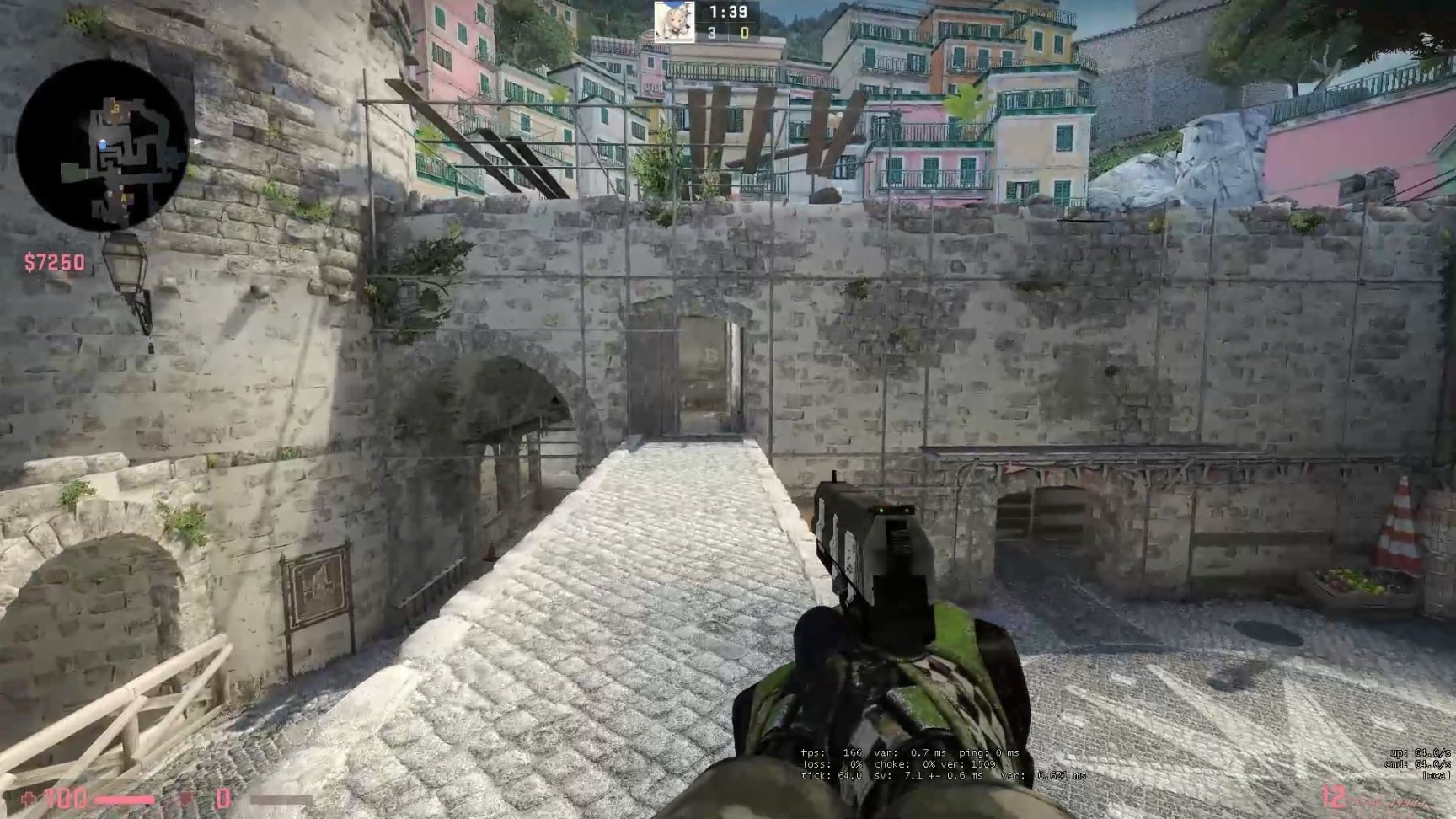This screenshot has width=1456, height=819.
Task: Click the player position dot on the radar
Action: tap(103, 144)
